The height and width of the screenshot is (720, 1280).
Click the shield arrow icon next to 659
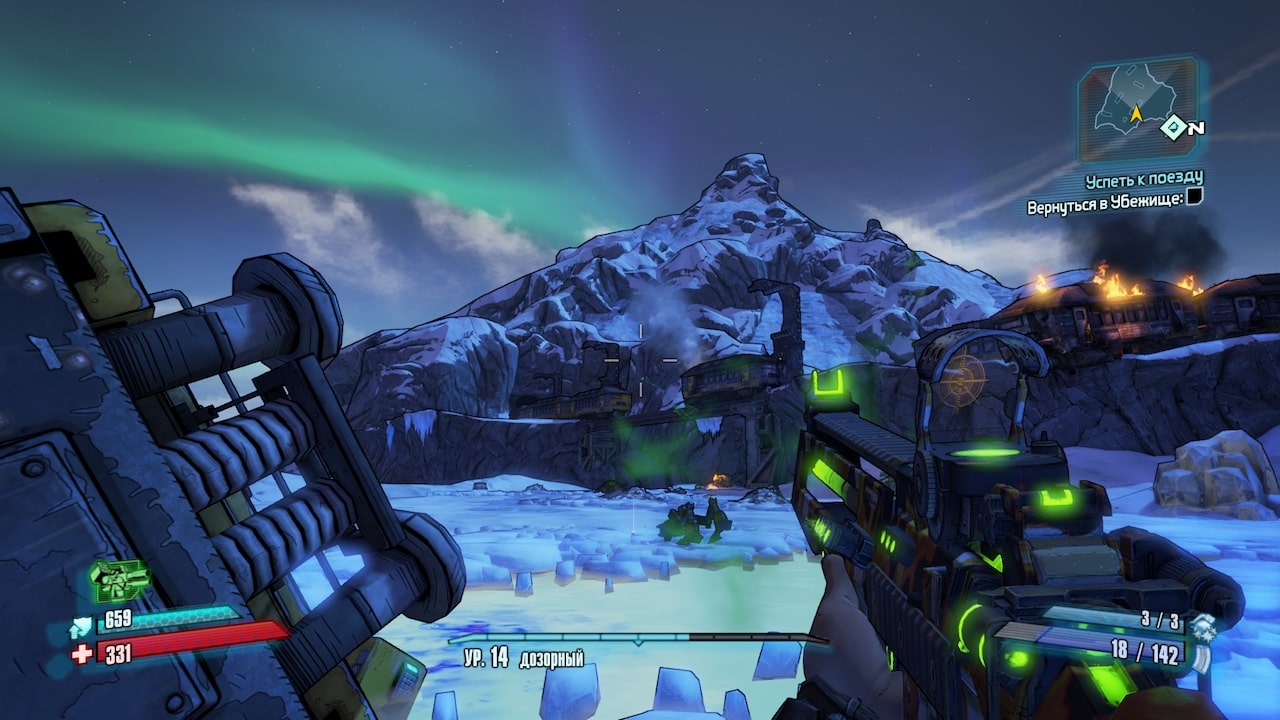click(x=81, y=626)
